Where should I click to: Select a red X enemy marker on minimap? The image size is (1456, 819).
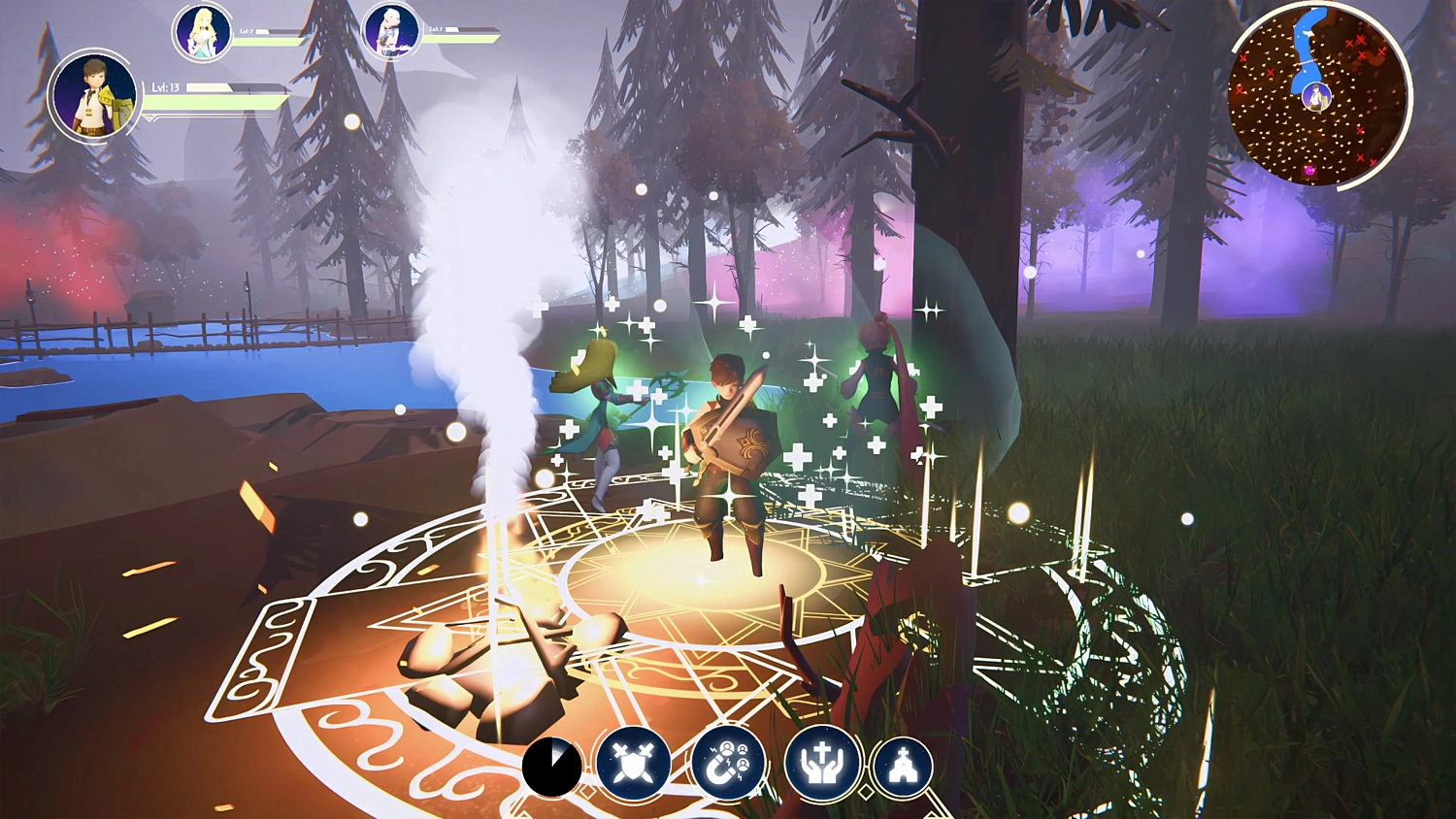click(x=1361, y=39)
